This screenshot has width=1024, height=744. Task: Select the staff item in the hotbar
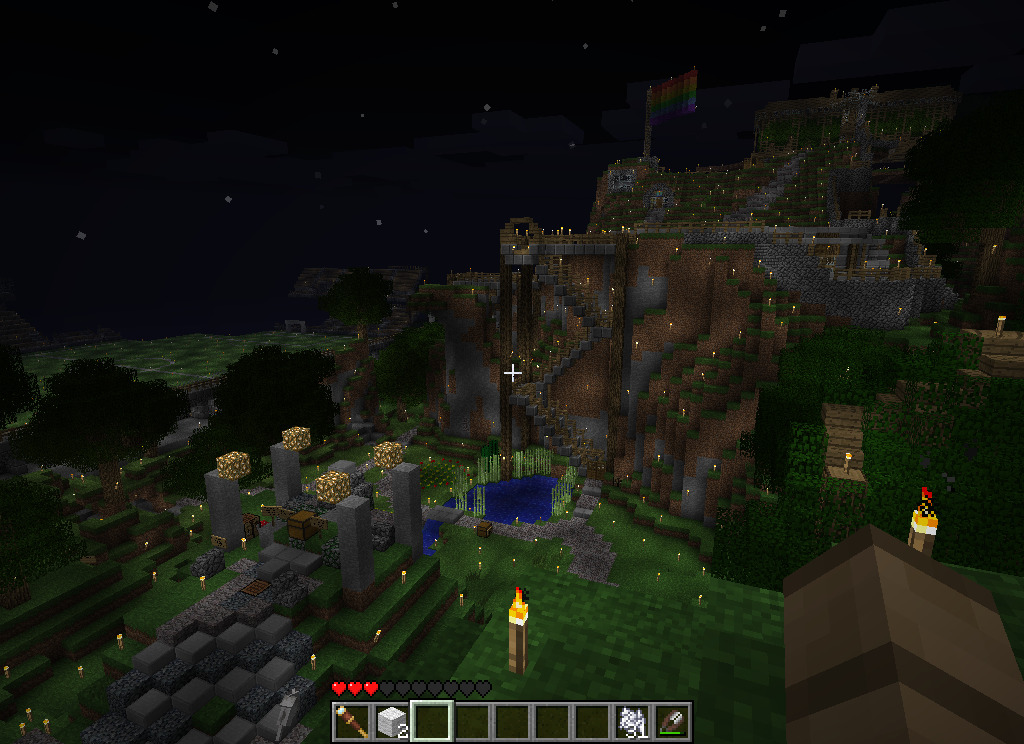(x=352, y=721)
